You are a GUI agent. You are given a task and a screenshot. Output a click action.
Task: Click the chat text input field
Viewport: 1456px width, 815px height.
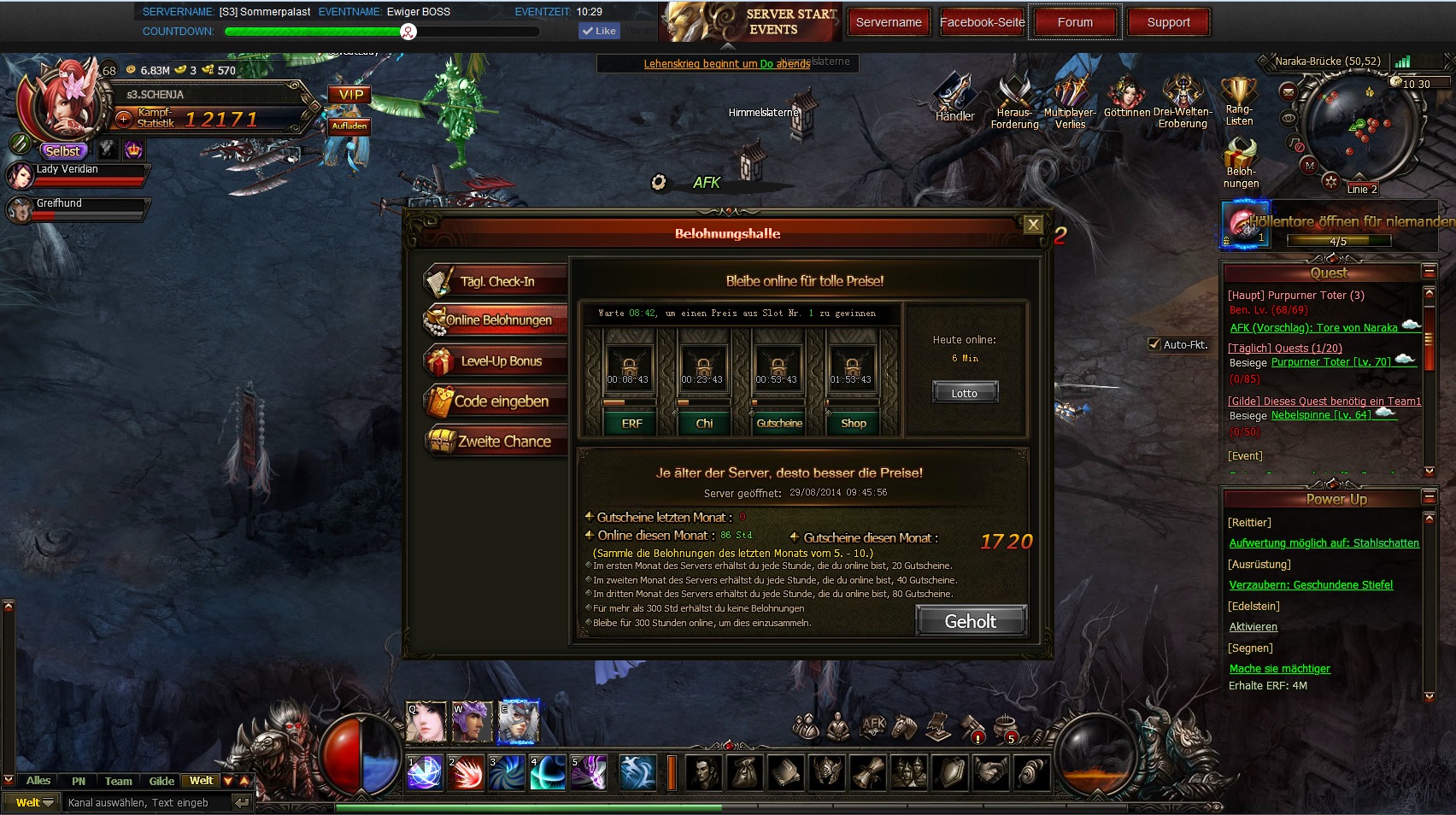click(x=145, y=803)
